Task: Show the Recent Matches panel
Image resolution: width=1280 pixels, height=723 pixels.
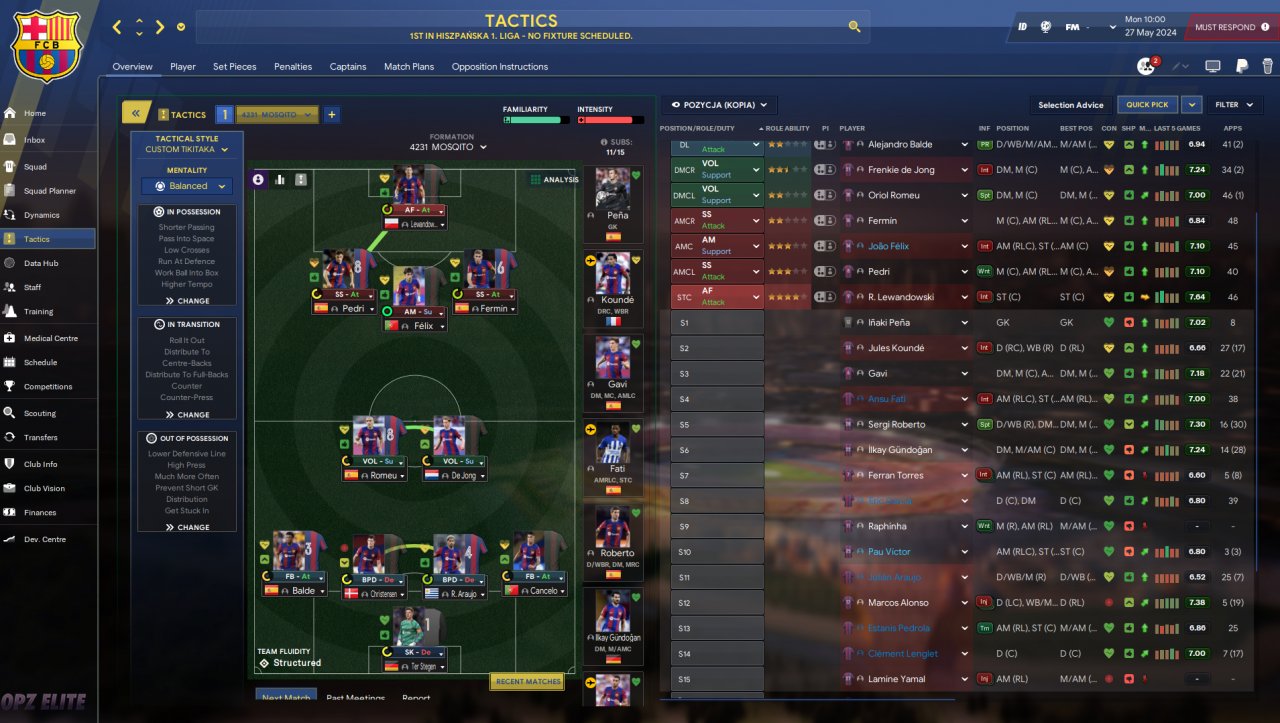Action: (x=527, y=681)
